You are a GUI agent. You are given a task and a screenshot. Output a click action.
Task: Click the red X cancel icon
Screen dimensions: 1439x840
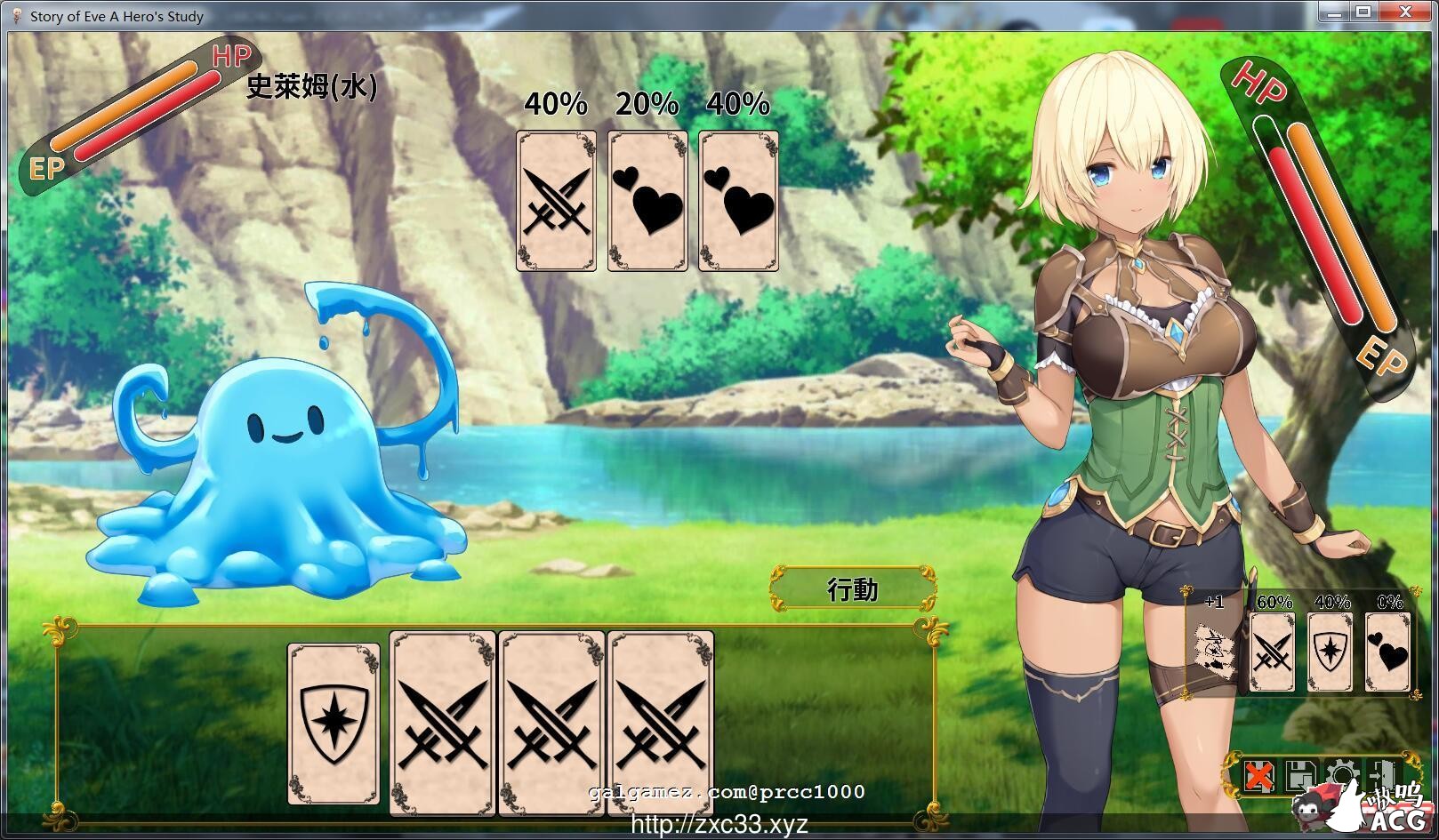click(1259, 773)
